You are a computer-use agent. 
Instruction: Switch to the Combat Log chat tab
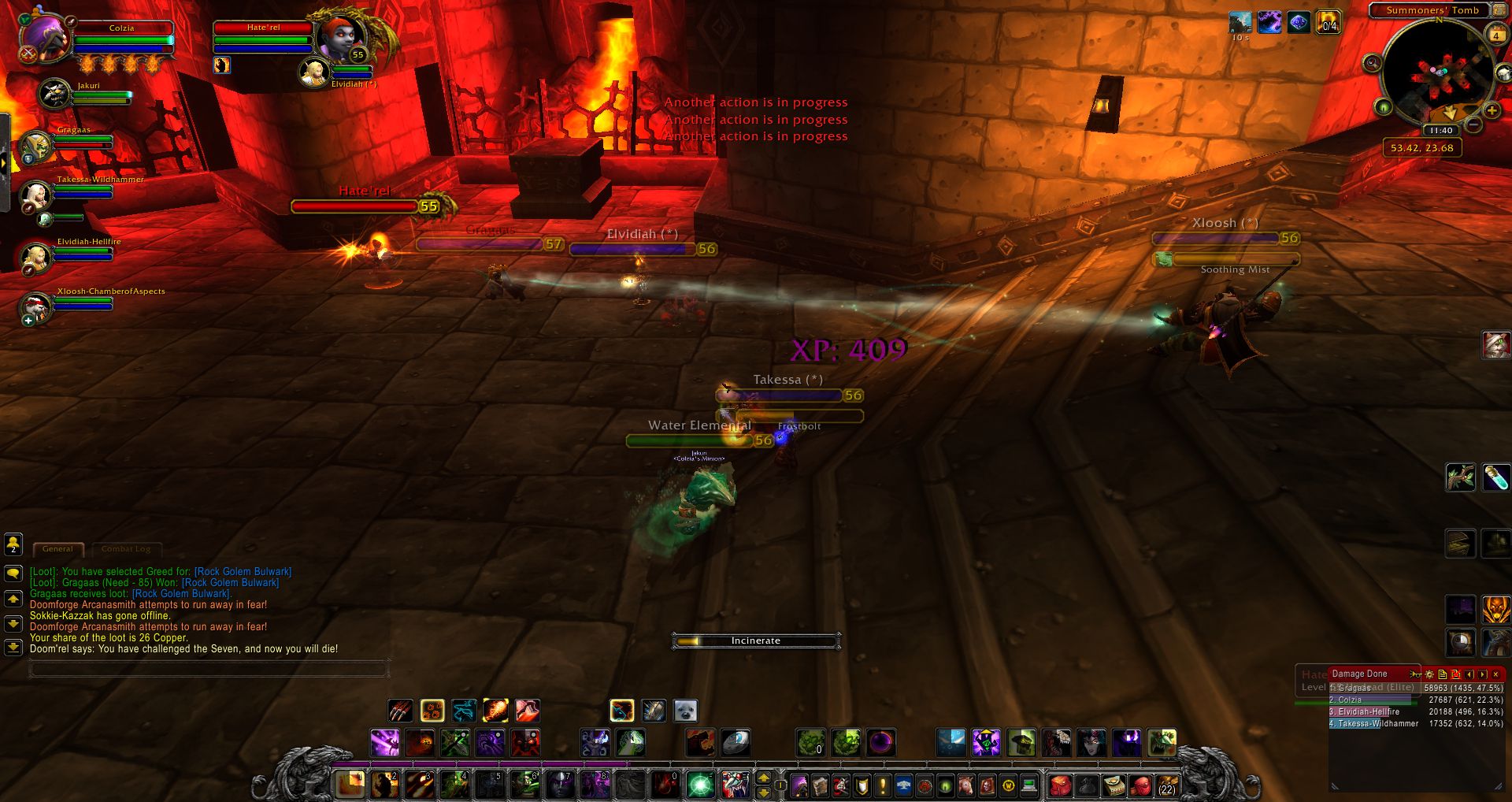[126, 549]
